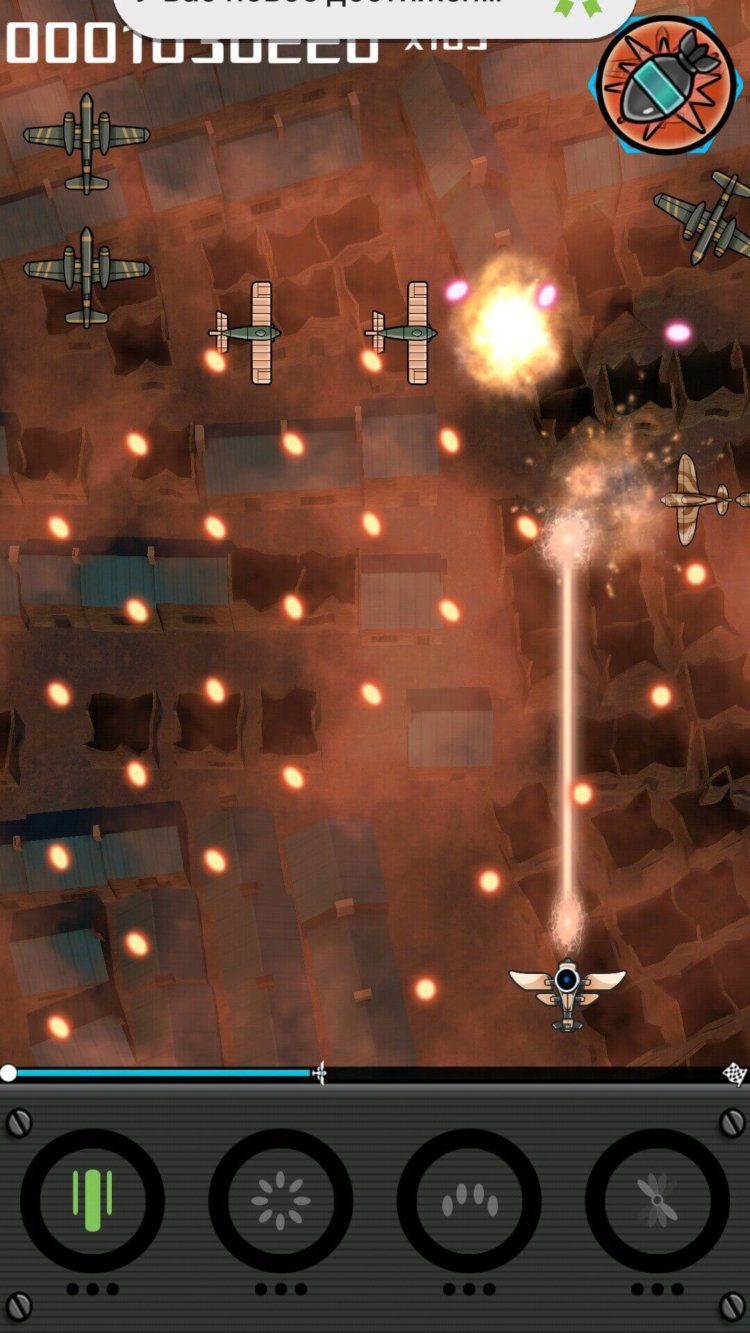Choose the radial burst weapon dial

click(280, 1200)
